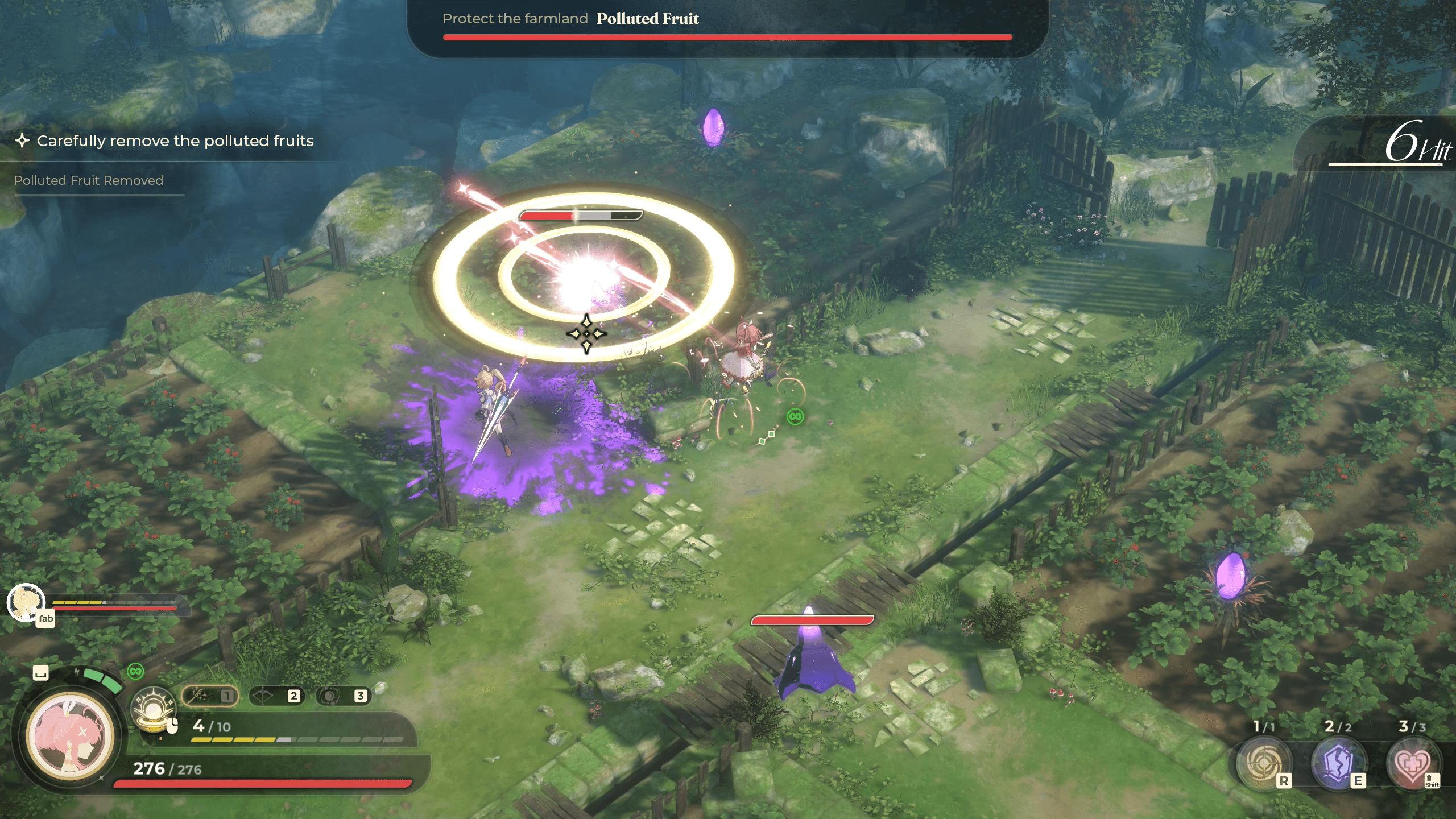The width and height of the screenshot is (1456, 819).
Task: Open the polluted fruits quest objective
Action: (175, 140)
